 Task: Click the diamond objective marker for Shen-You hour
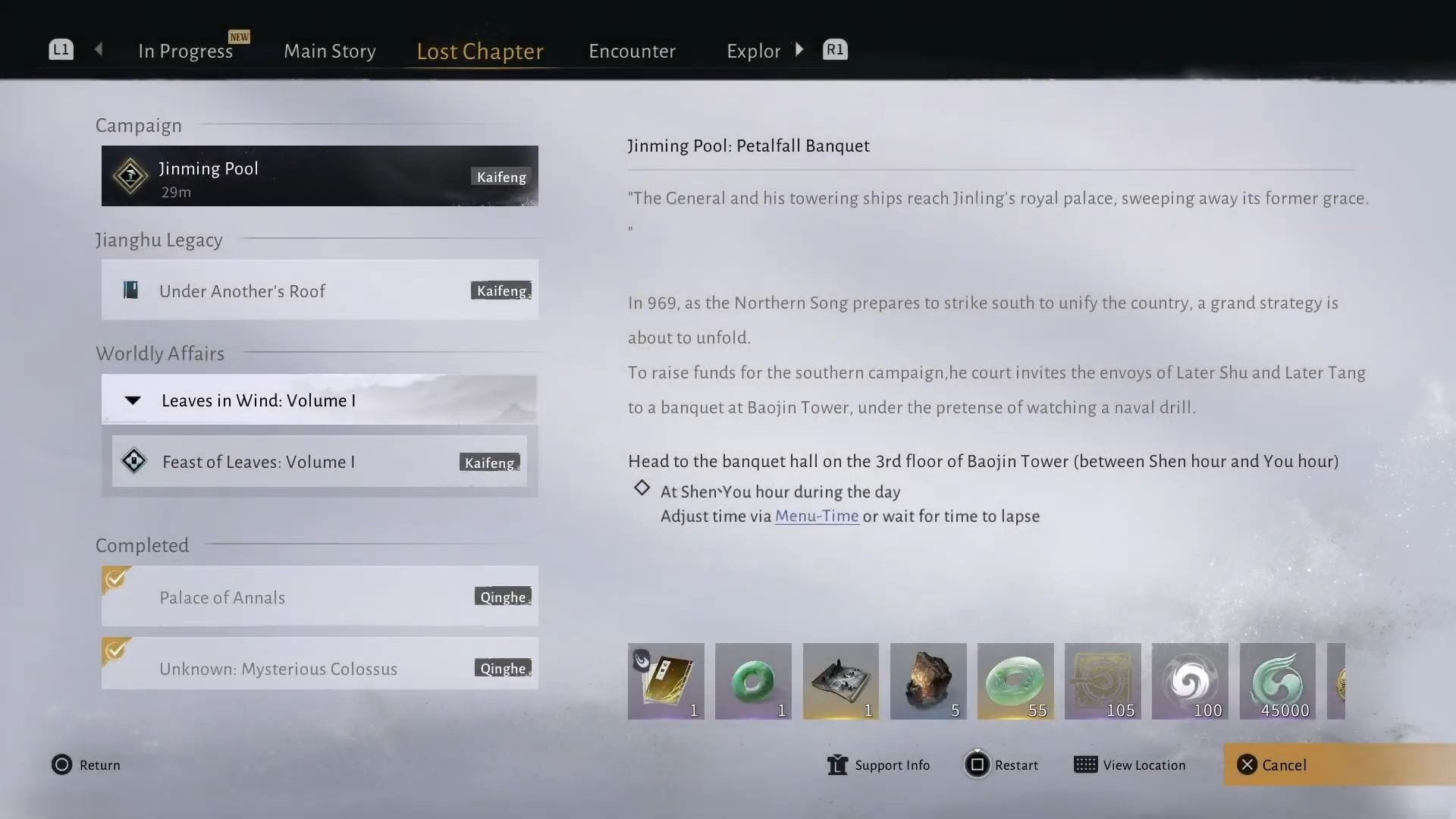[x=642, y=488]
